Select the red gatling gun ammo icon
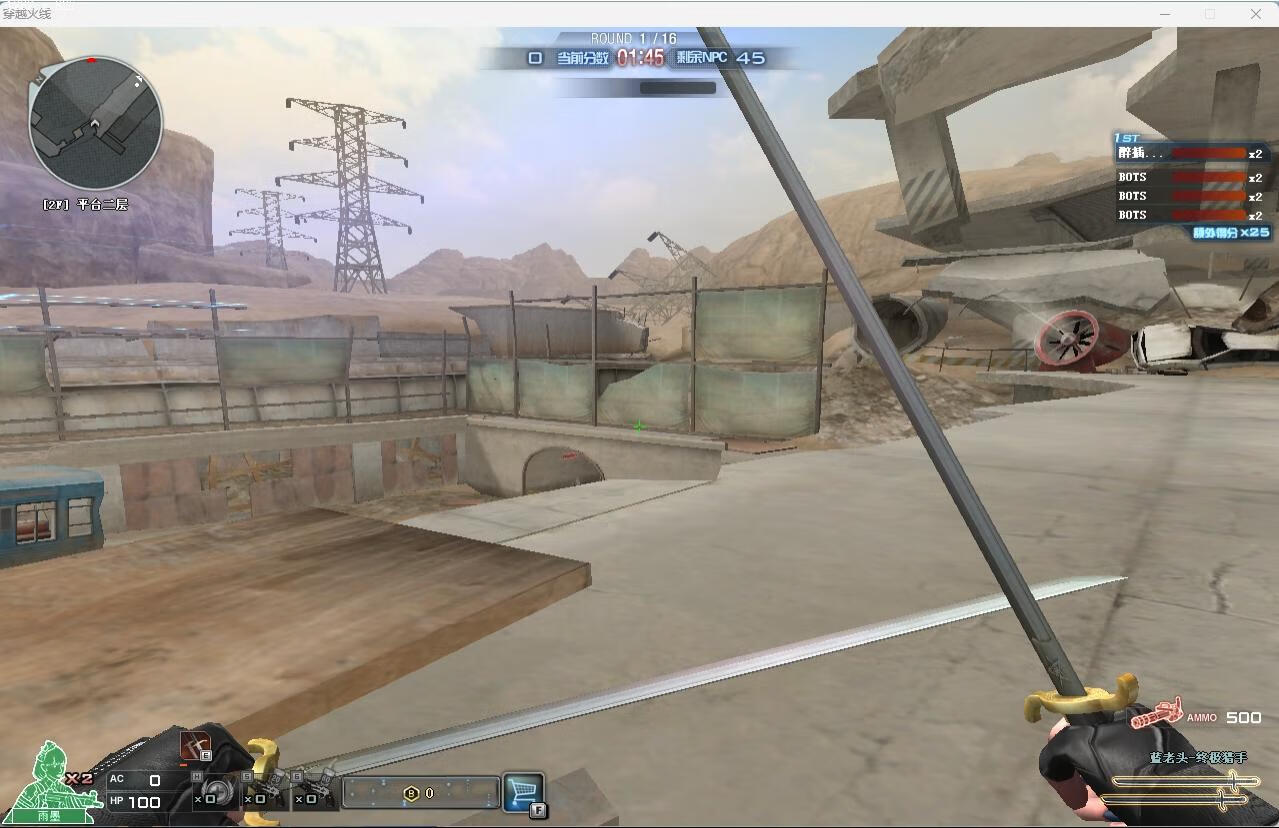The width and height of the screenshot is (1279, 828). coord(1157,716)
